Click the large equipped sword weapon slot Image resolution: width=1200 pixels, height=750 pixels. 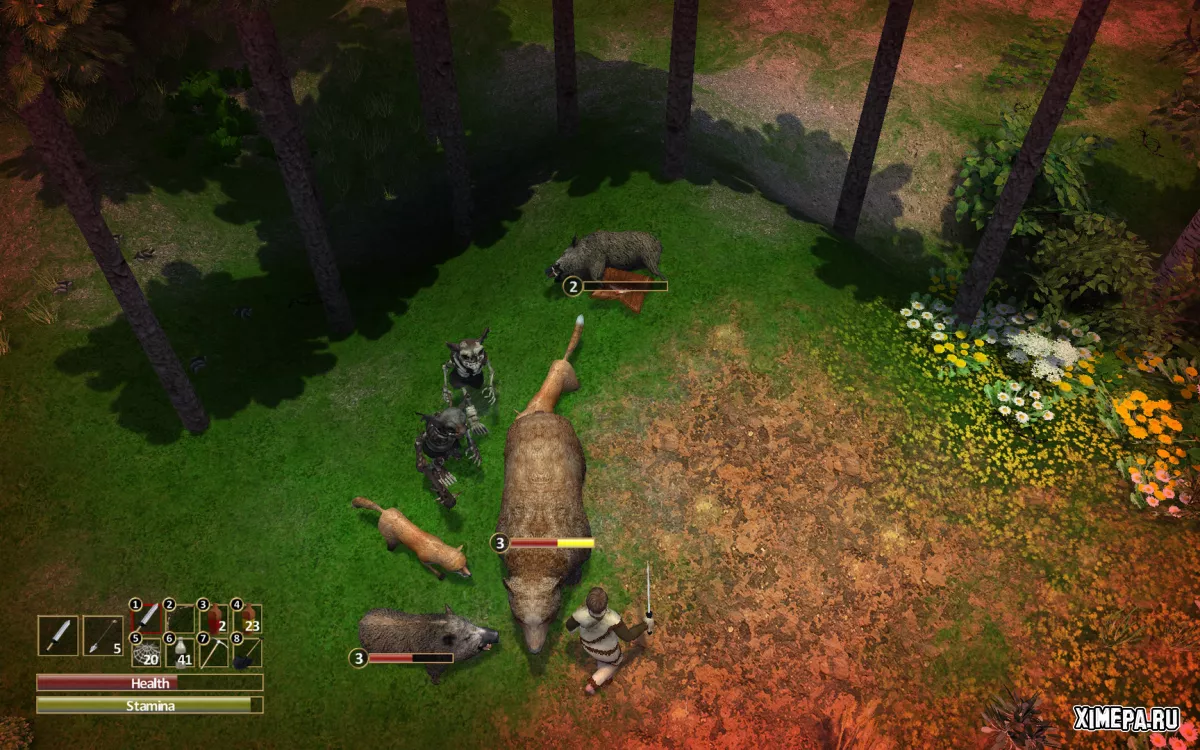pos(58,635)
